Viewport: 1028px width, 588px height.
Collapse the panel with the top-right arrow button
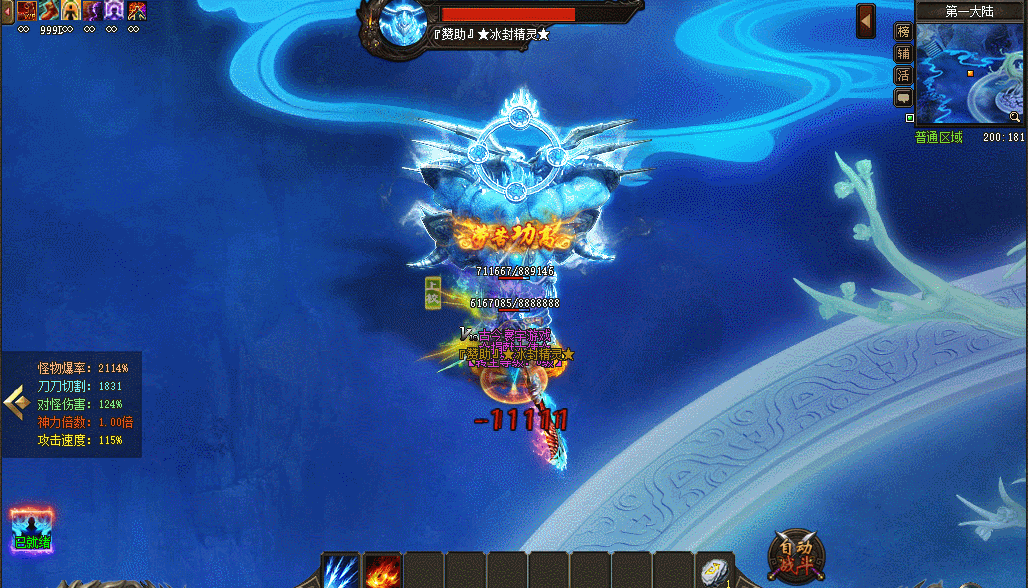coord(866,21)
